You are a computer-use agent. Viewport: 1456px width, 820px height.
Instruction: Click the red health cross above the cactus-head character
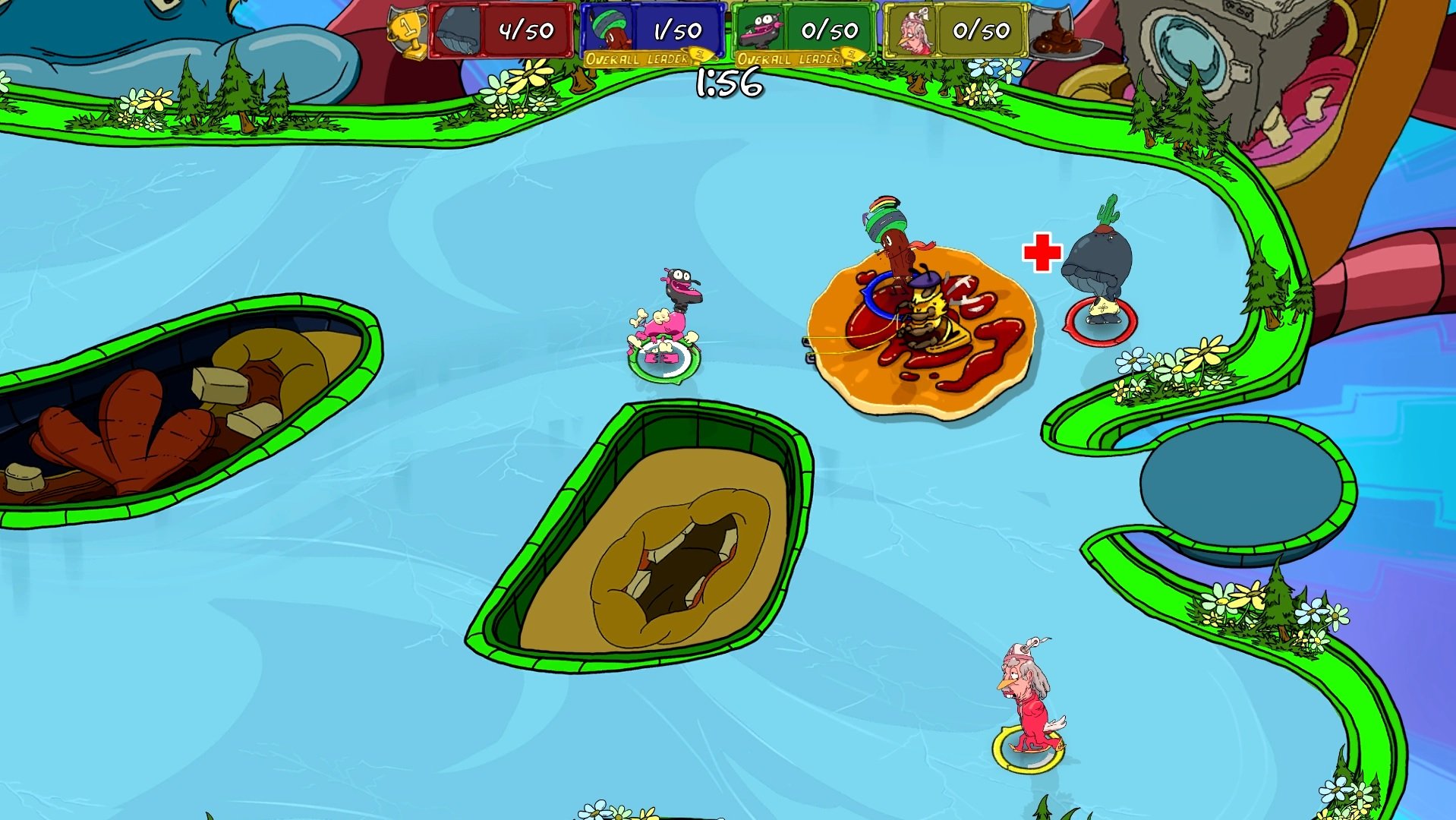coord(1043,251)
